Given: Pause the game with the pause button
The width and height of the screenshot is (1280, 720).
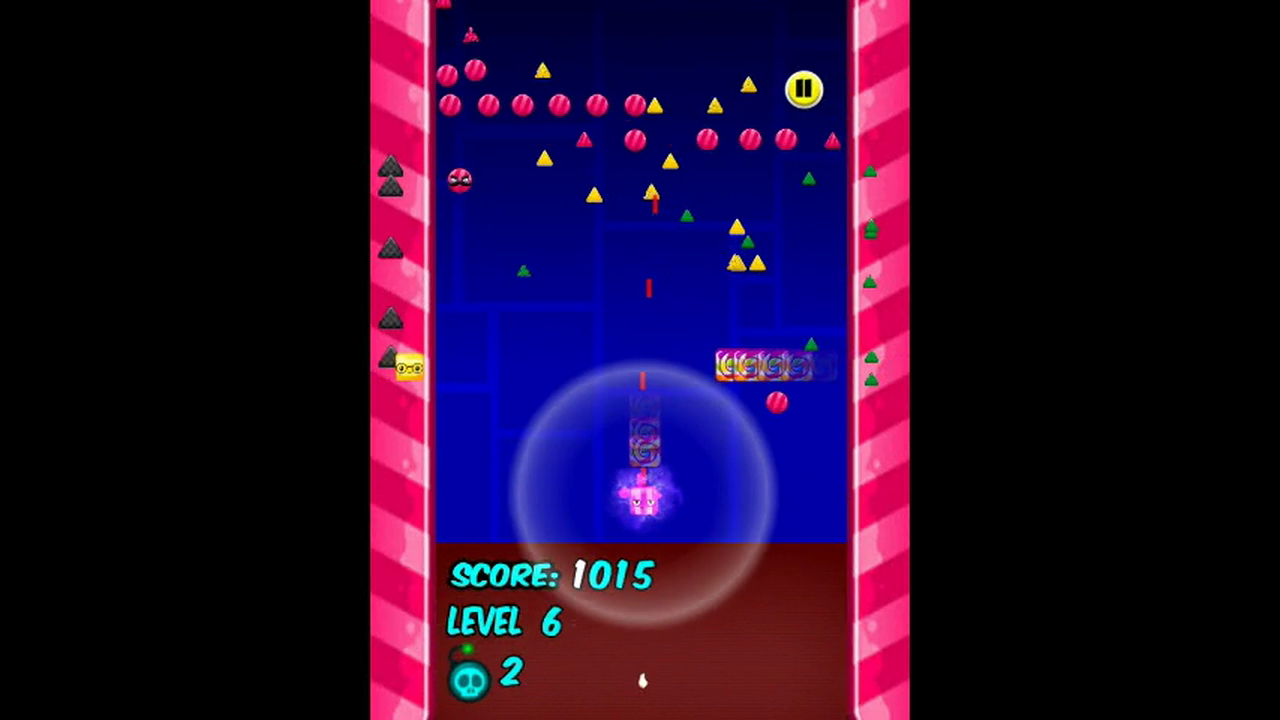Looking at the screenshot, I should [x=804, y=89].
